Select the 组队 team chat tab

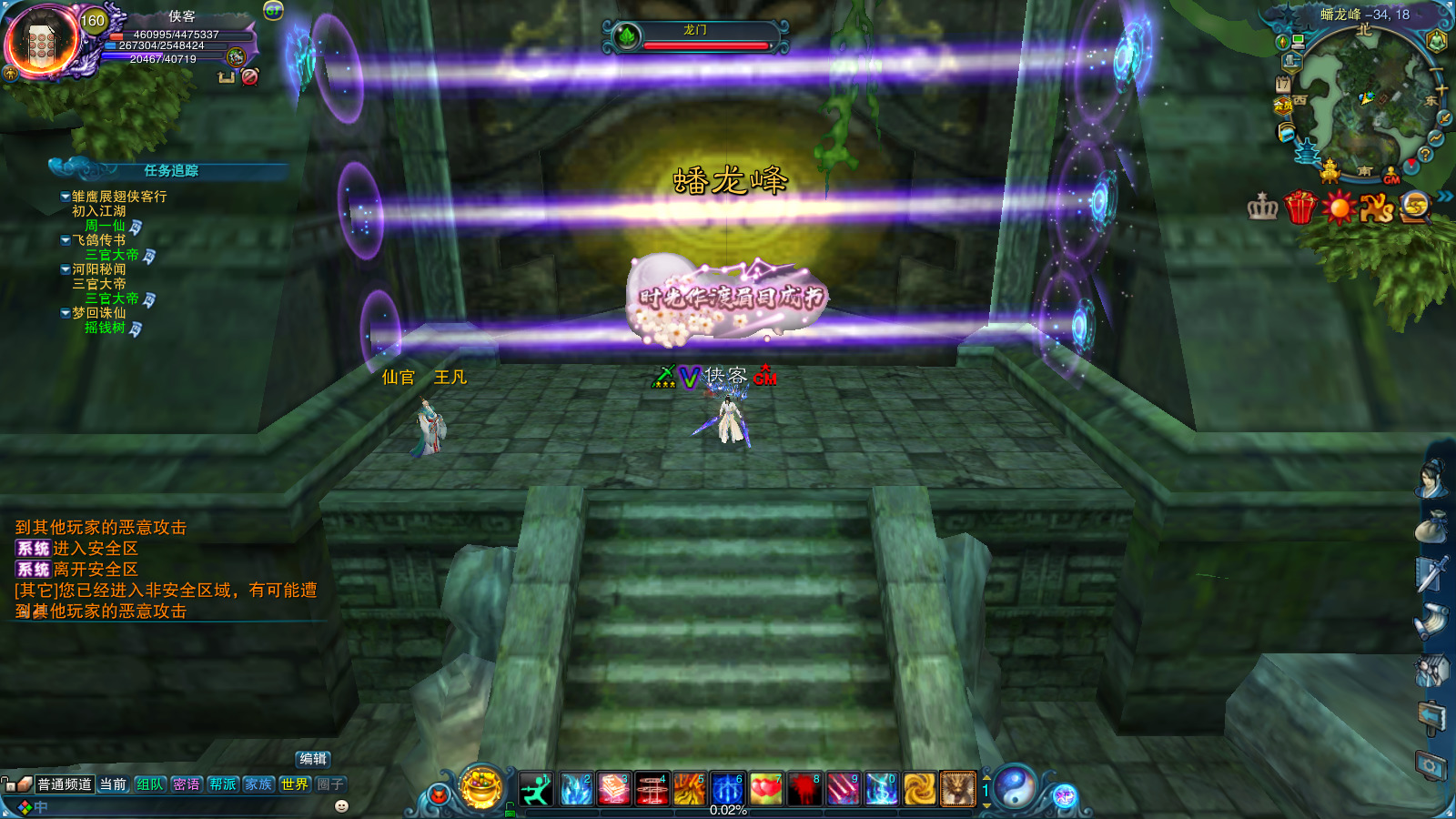(x=150, y=784)
